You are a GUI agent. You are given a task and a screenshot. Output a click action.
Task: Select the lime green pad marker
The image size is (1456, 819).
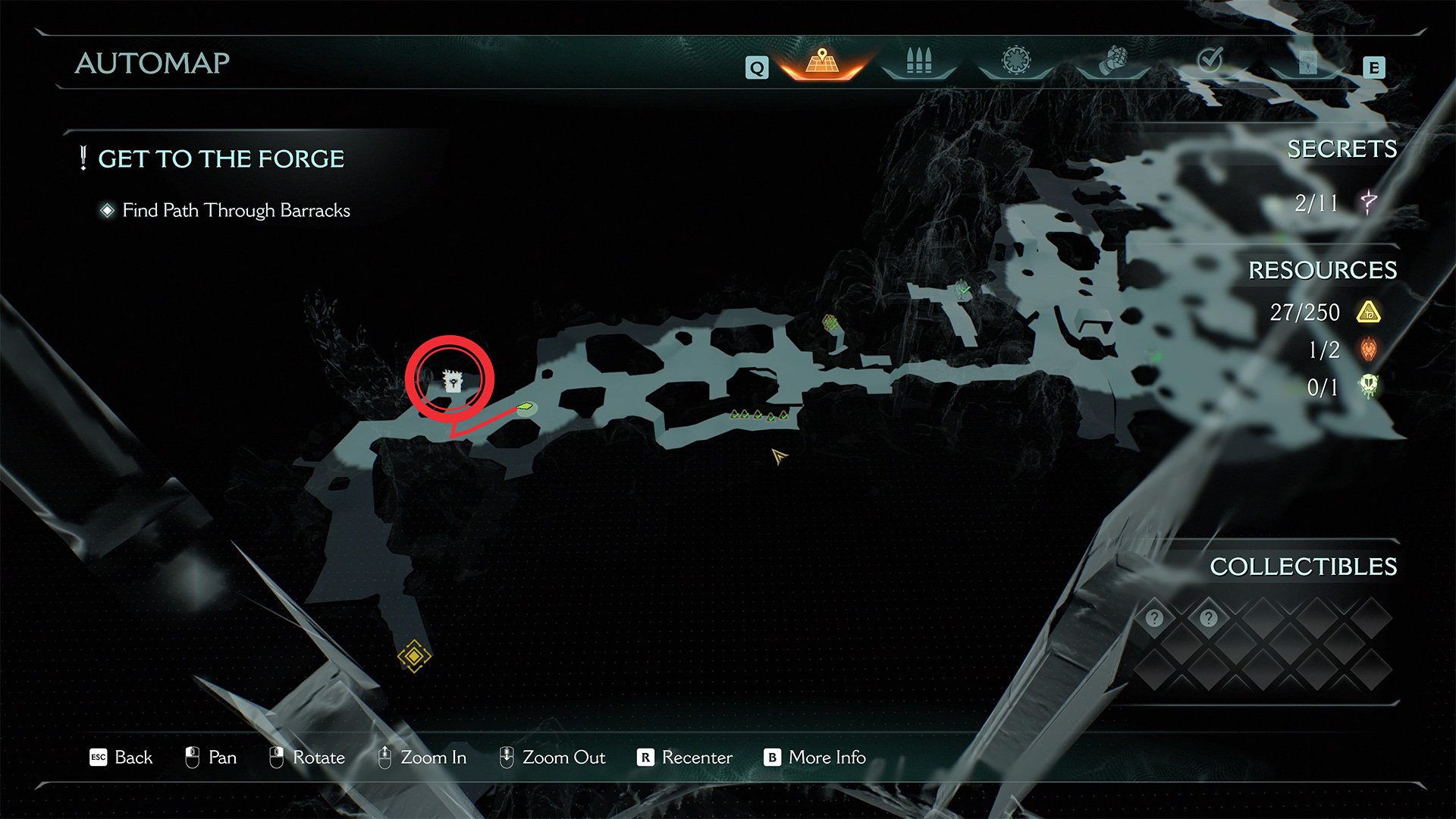tap(525, 407)
